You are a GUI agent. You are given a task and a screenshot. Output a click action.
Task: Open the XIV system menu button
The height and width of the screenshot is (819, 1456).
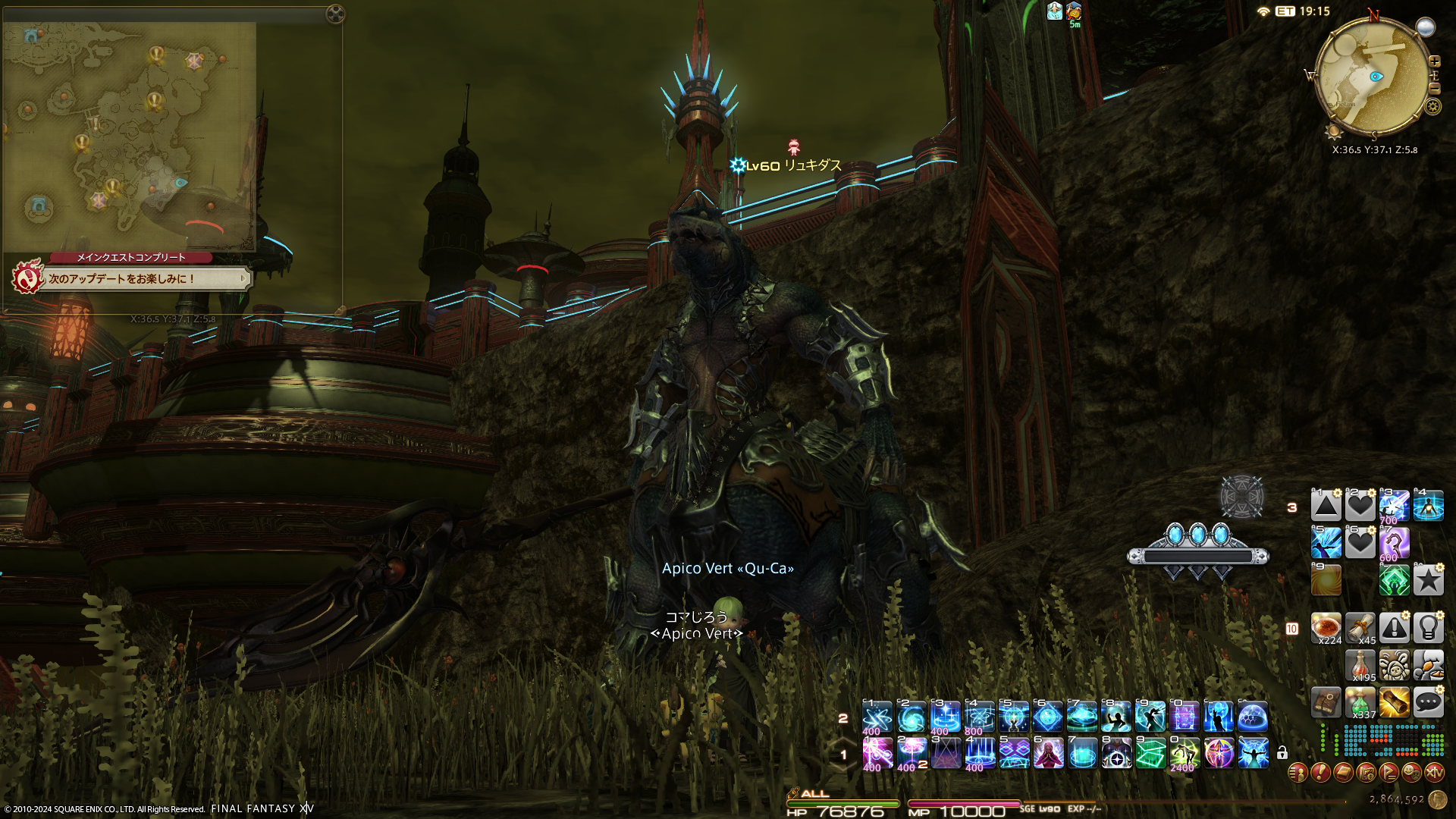point(1434,773)
